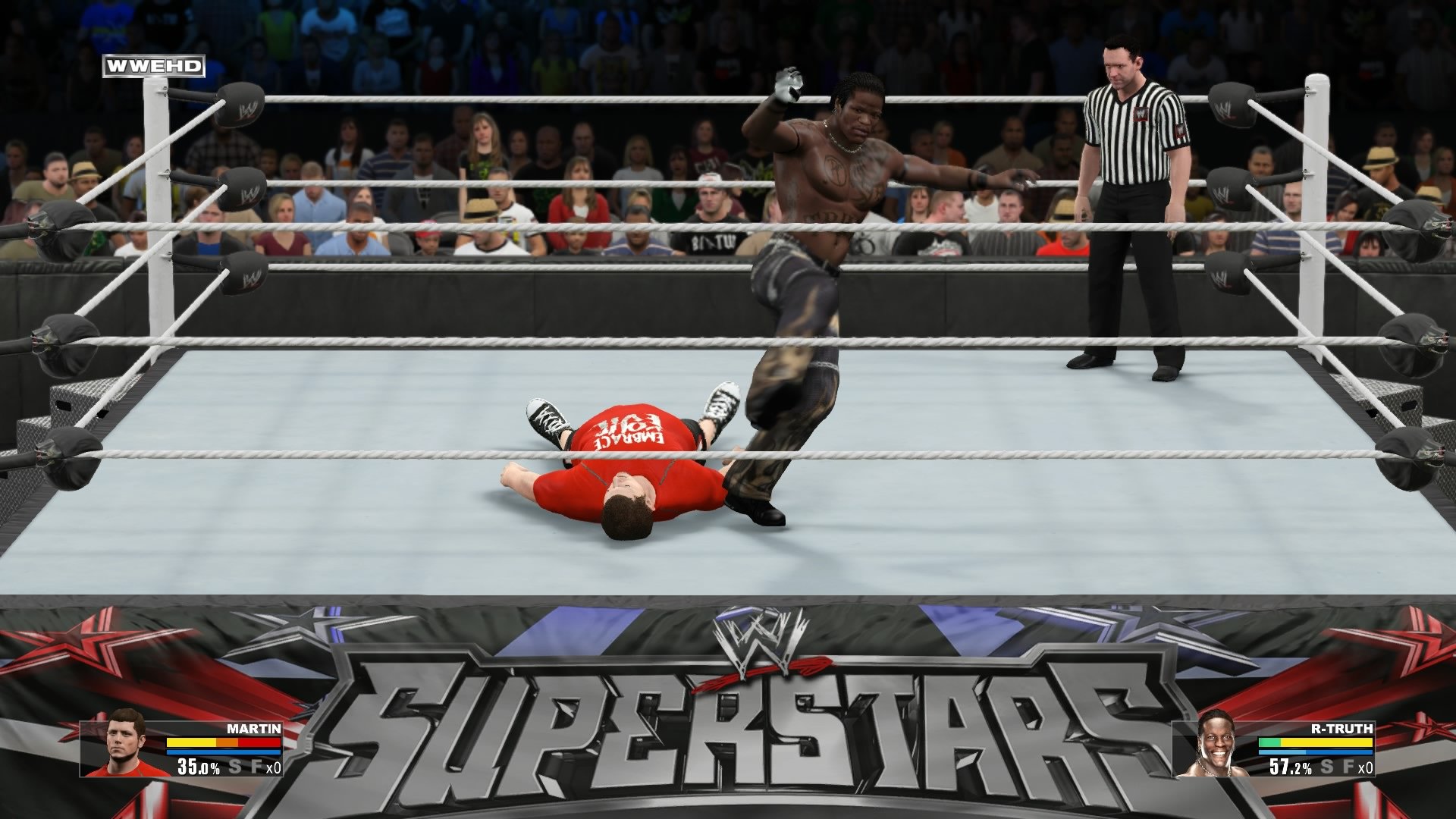Click Martin's 35.0% damage readout
Image resolution: width=1456 pixels, height=819 pixels.
click(x=199, y=767)
